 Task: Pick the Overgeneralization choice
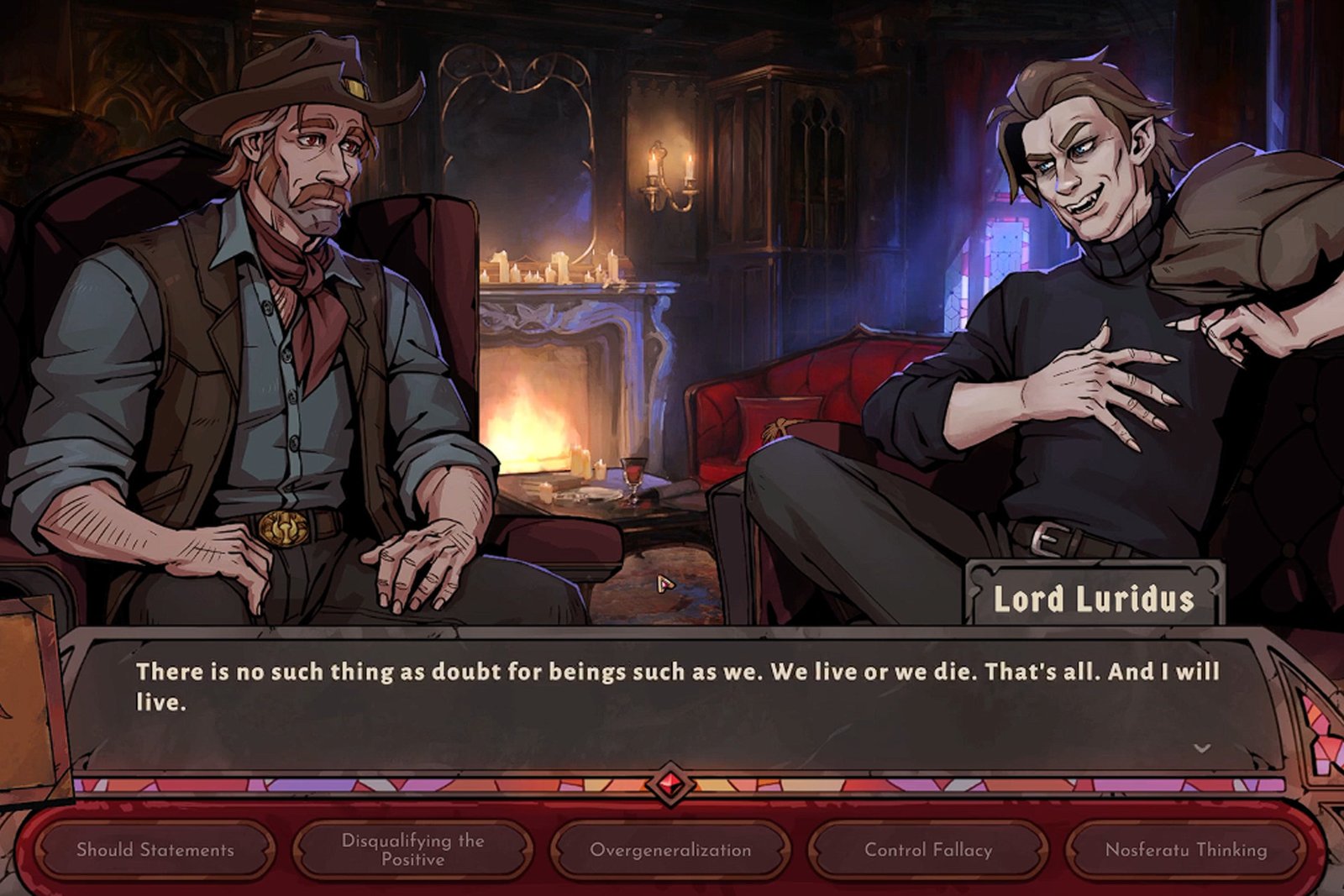coord(670,850)
